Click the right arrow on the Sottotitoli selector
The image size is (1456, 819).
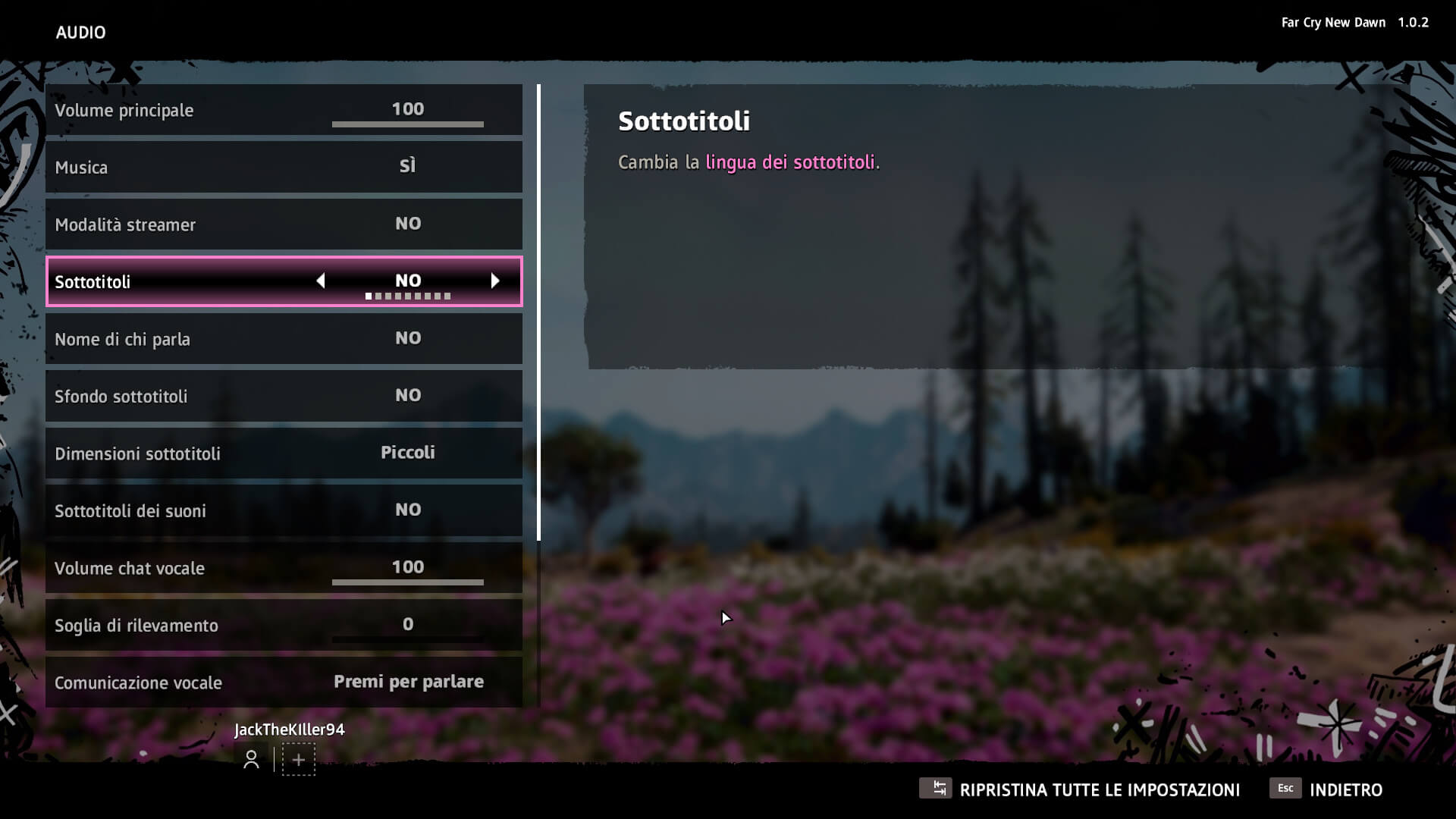click(x=496, y=281)
